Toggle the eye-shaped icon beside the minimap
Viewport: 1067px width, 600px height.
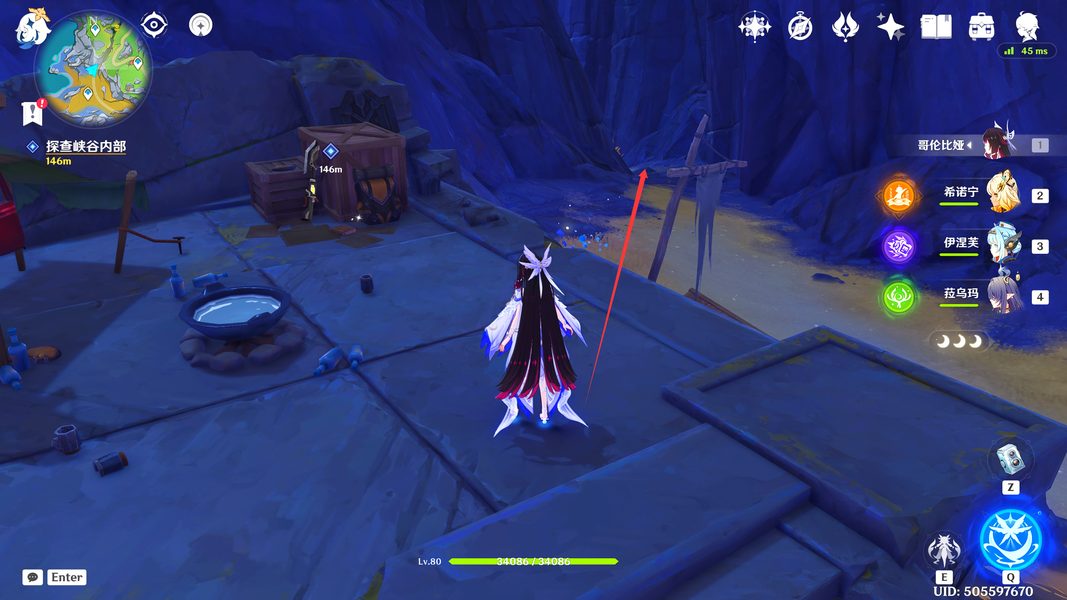click(154, 24)
